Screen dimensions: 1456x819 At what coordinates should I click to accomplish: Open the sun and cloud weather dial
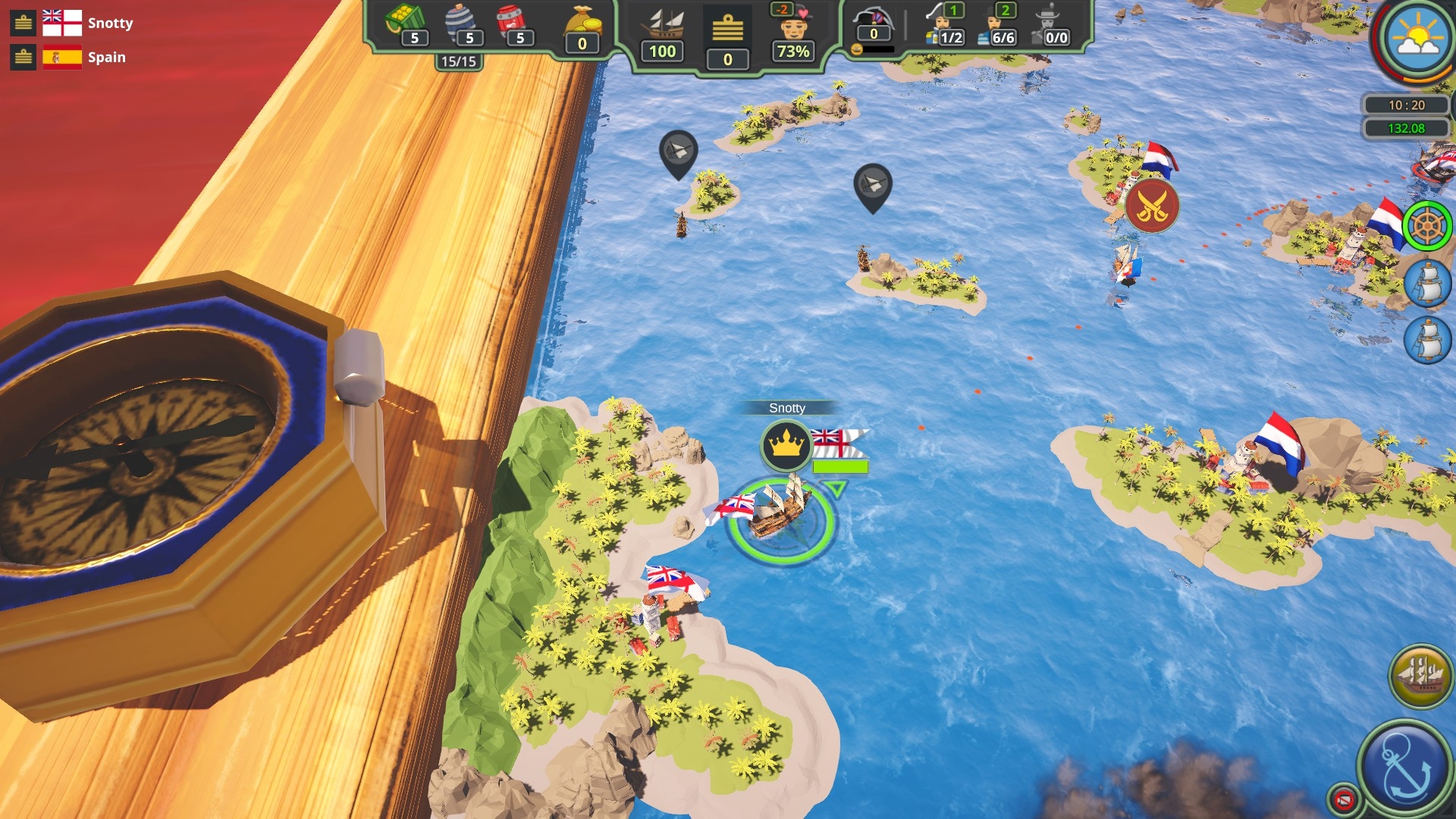1417,38
